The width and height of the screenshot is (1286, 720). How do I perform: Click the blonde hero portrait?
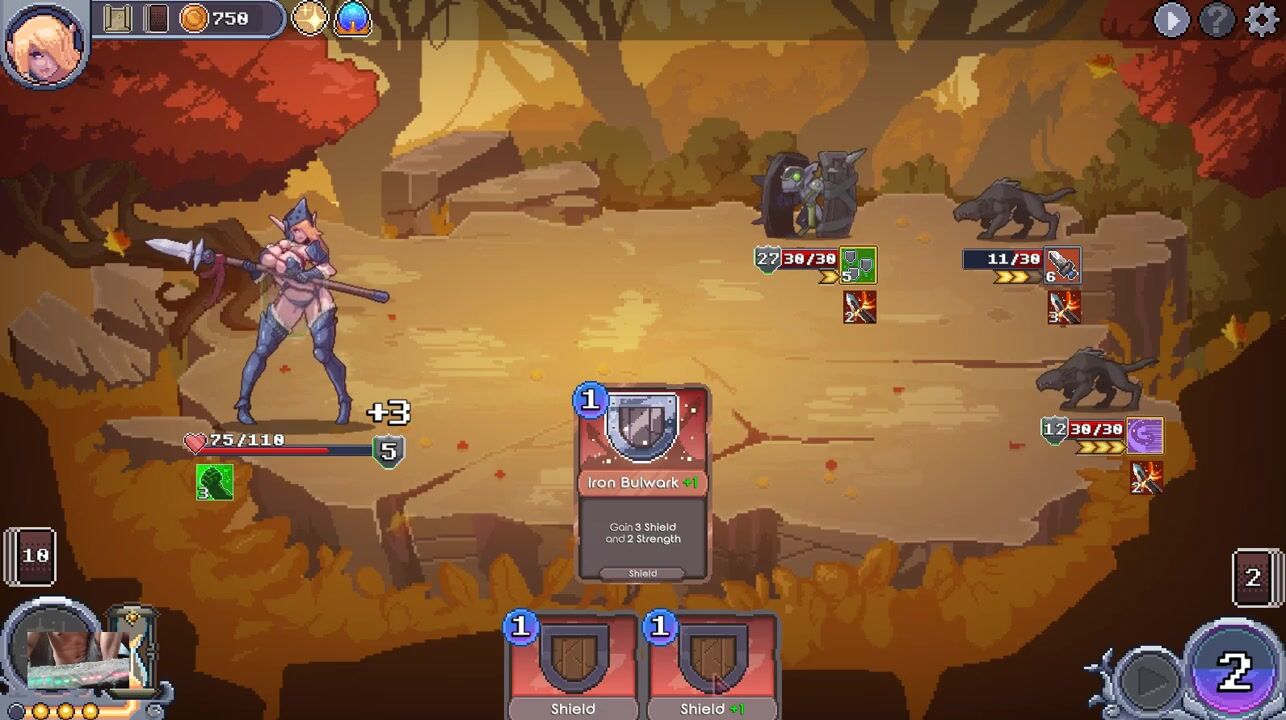coord(45,43)
